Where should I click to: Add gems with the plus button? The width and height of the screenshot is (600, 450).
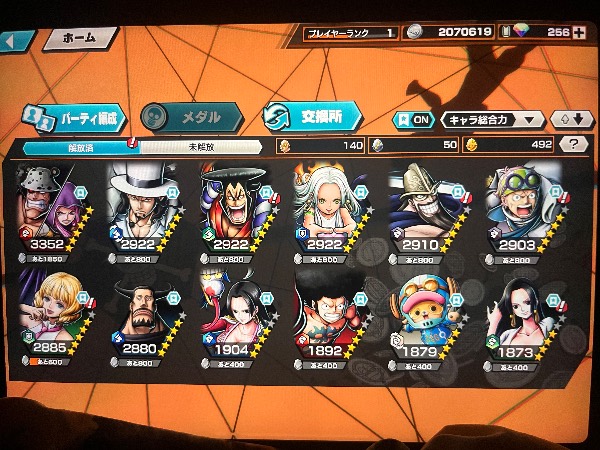[580, 33]
